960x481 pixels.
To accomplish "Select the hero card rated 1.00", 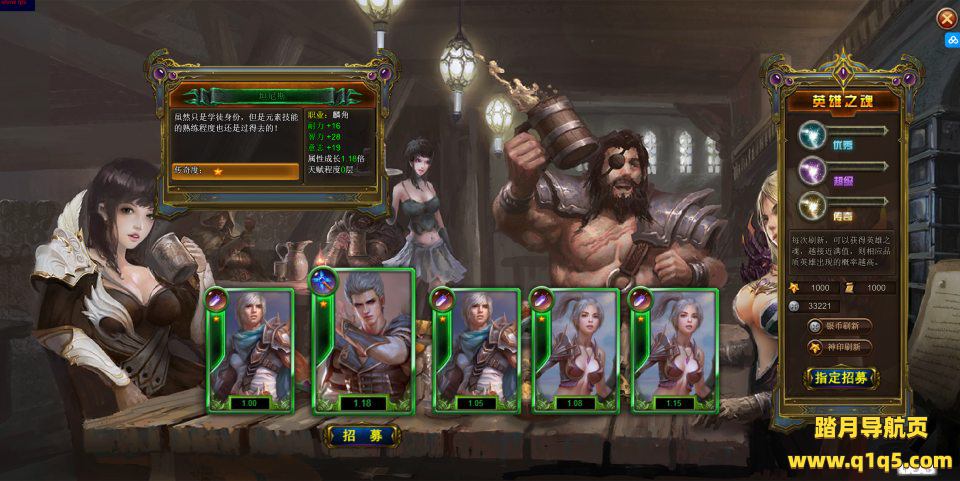I will (249, 350).
